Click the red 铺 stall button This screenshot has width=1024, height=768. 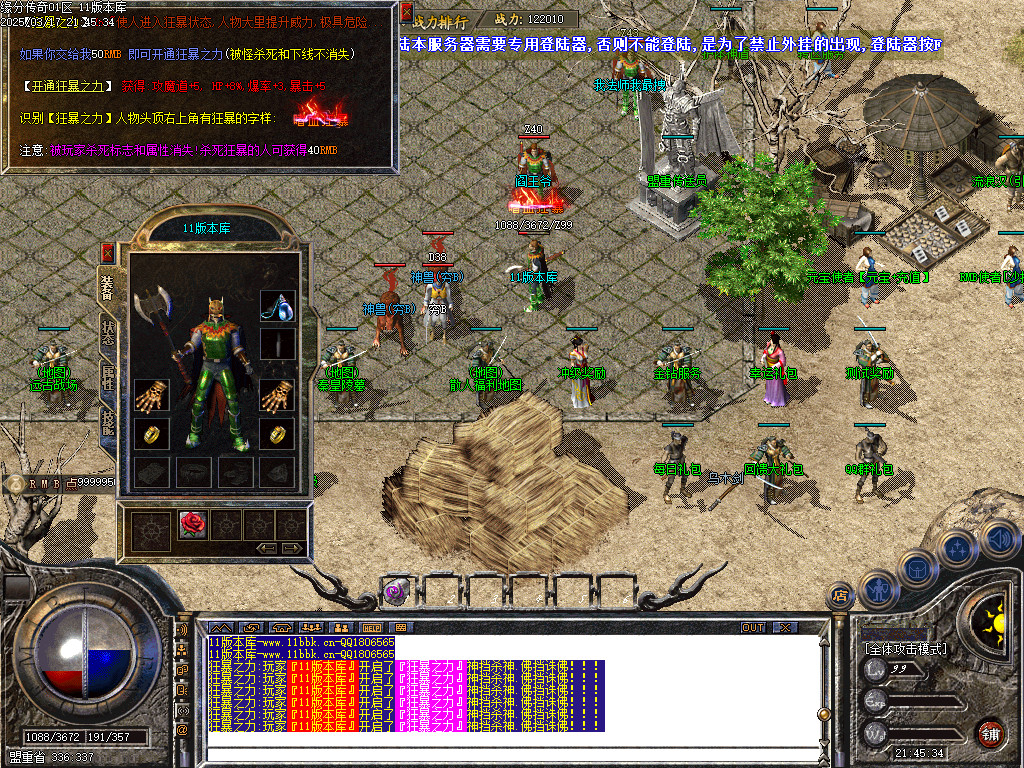click(989, 733)
